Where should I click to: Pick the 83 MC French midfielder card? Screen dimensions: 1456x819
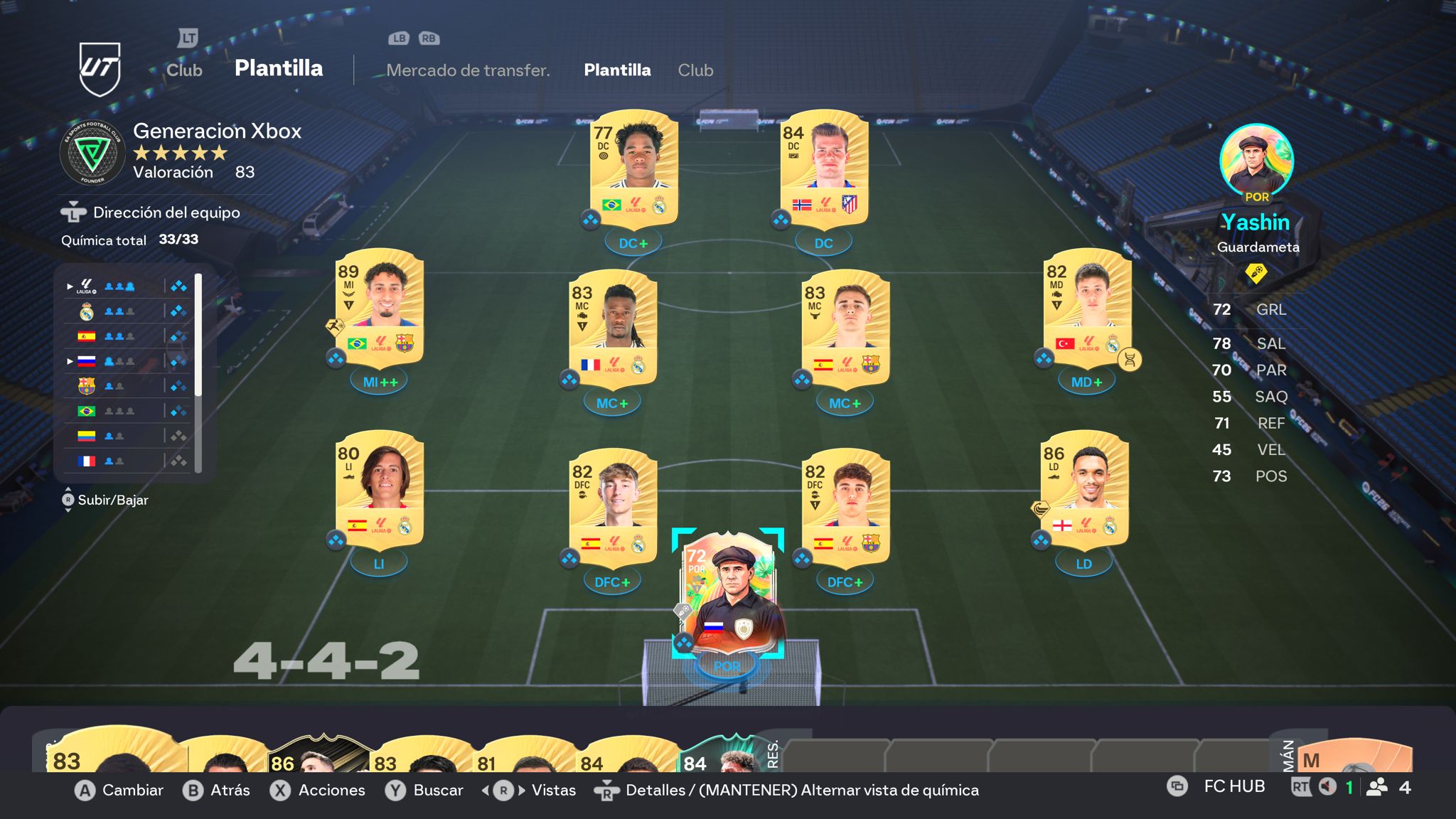pyautogui.click(x=613, y=328)
